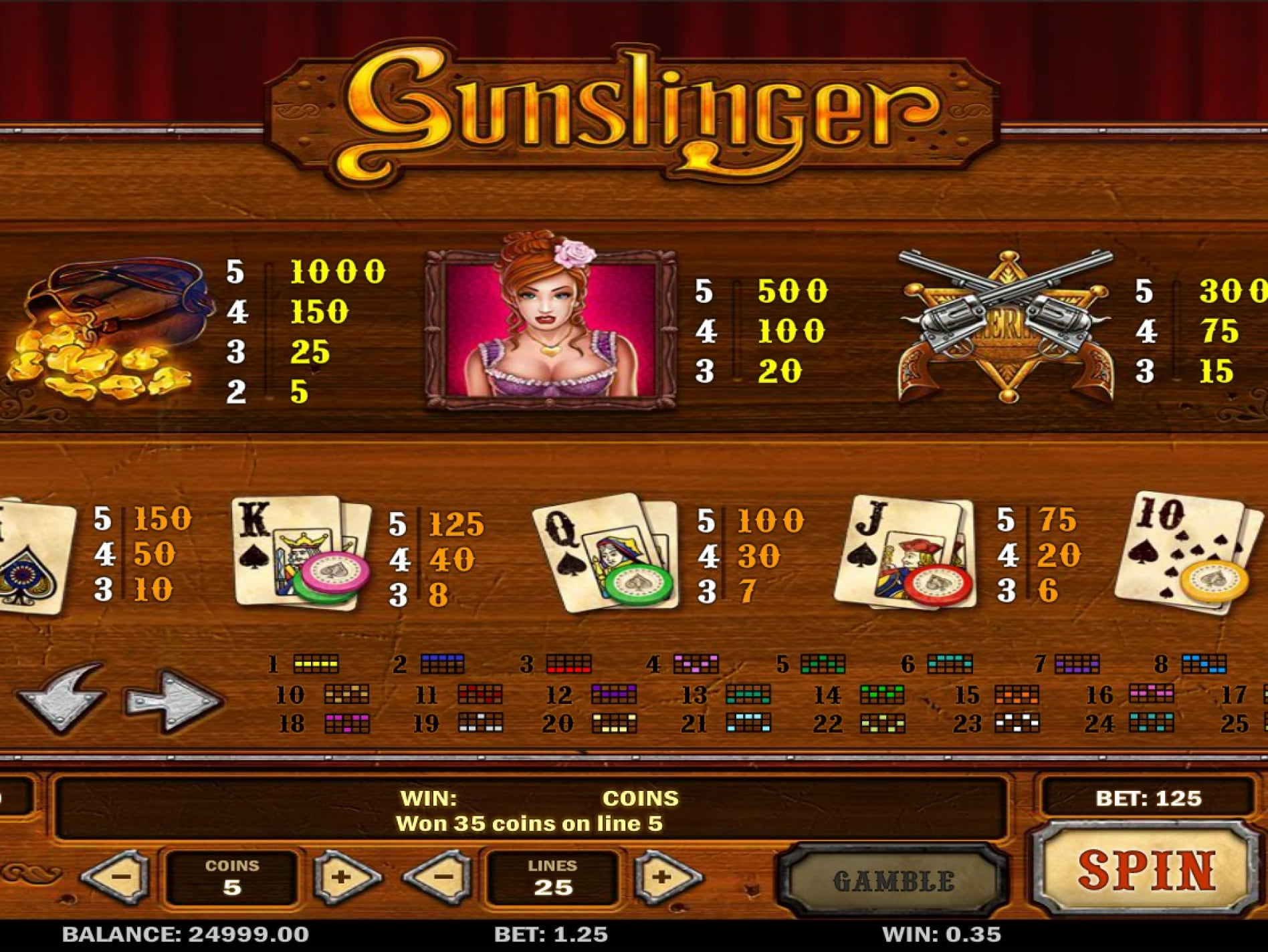Image resolution: width=1268 pixels, height=952 pixels.
Task: Increase the coins per line
Action: (x=344, y=876)
